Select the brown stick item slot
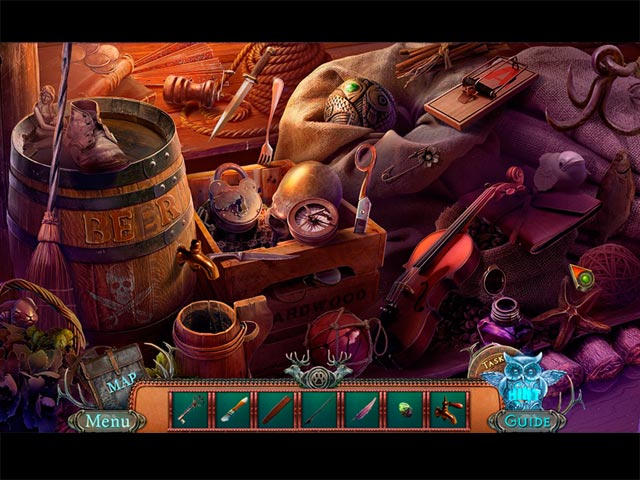 pos(275,409)
